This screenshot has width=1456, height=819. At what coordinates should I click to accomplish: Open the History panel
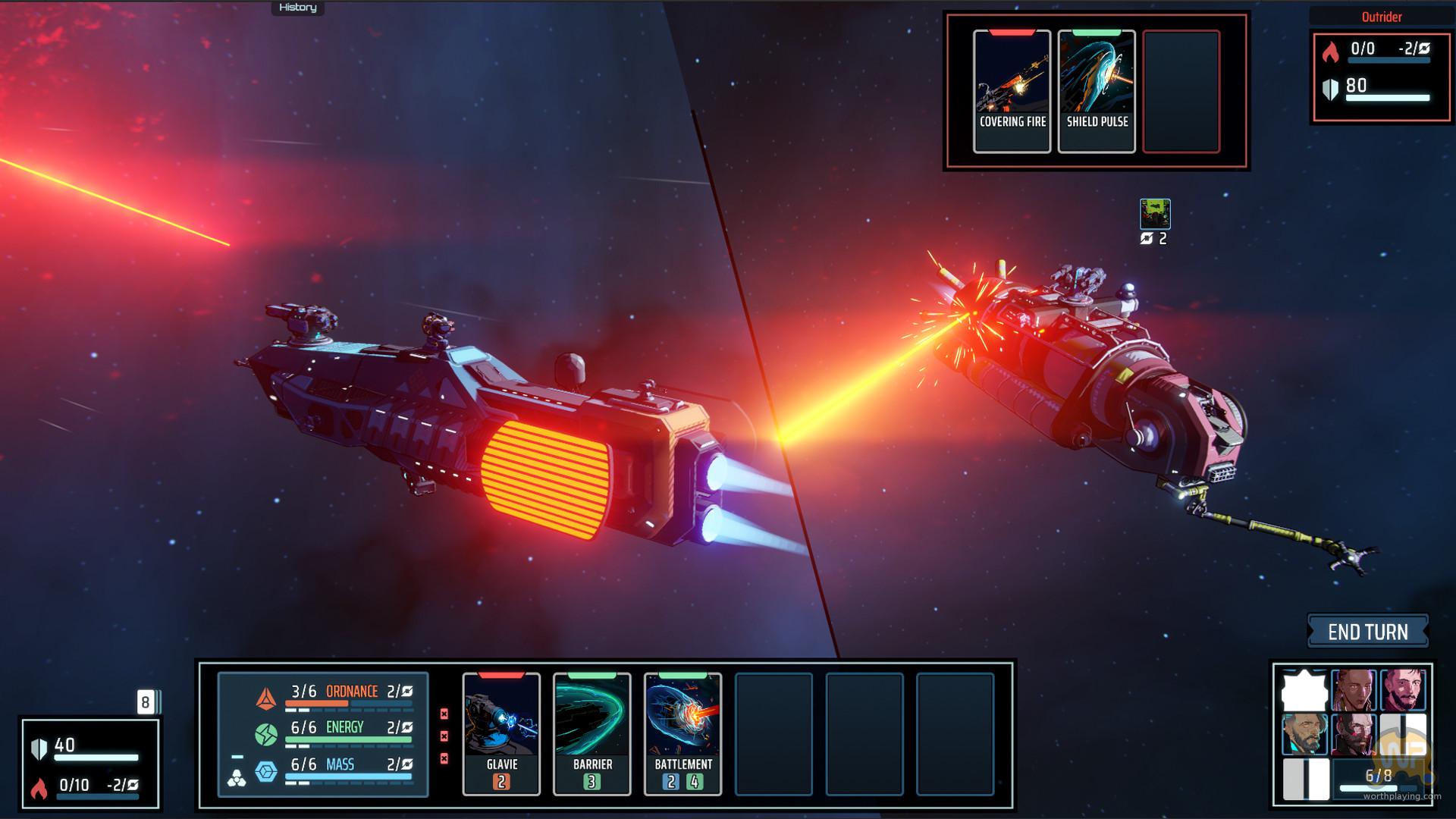pyautogui.click(x=297, y=8)
